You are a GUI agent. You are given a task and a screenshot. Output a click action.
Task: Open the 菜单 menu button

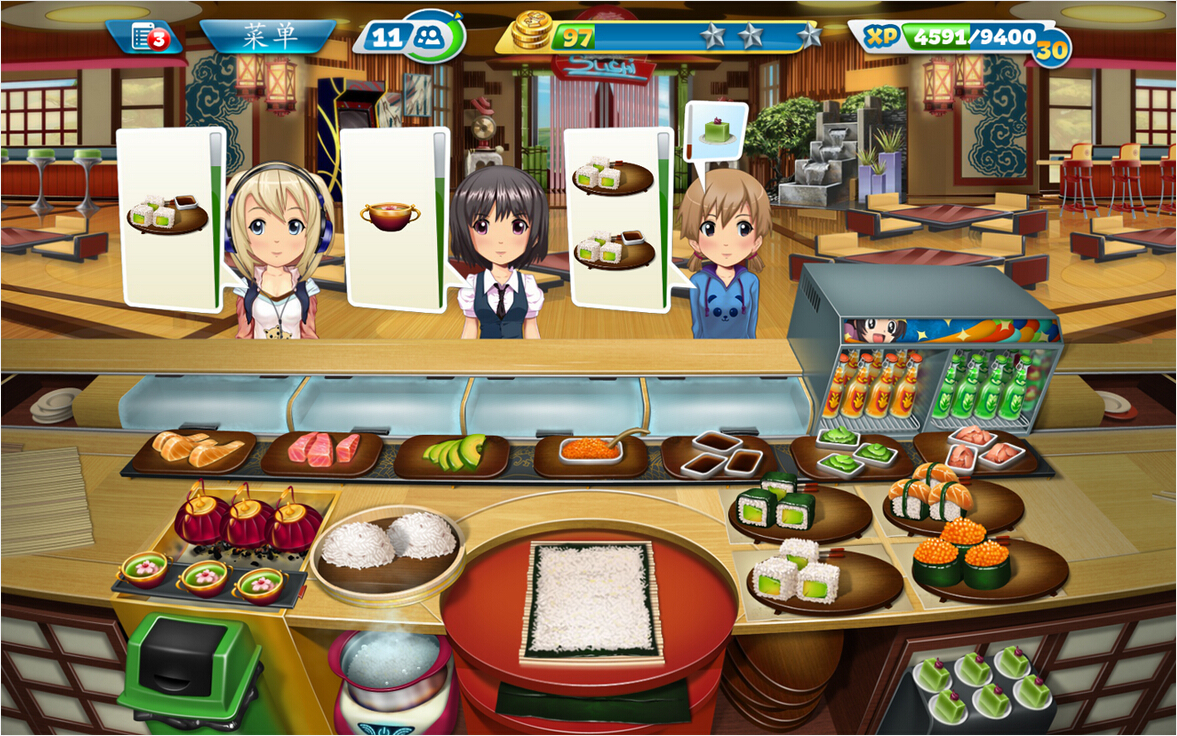[x=267, y=37]
